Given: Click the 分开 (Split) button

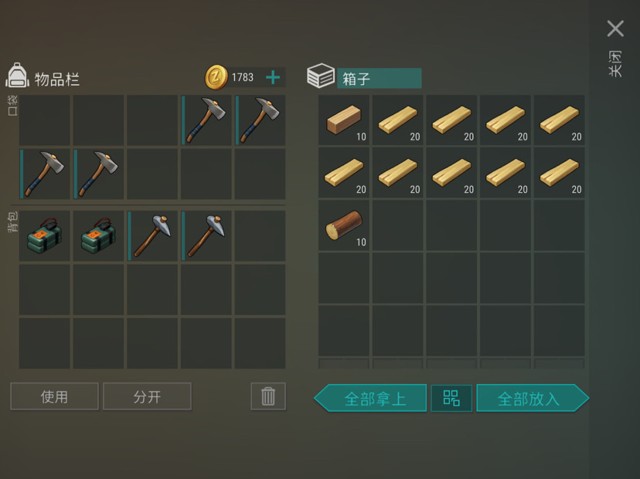Looking at the screenshot, I should pyautogui.click(x=147, y=397).
